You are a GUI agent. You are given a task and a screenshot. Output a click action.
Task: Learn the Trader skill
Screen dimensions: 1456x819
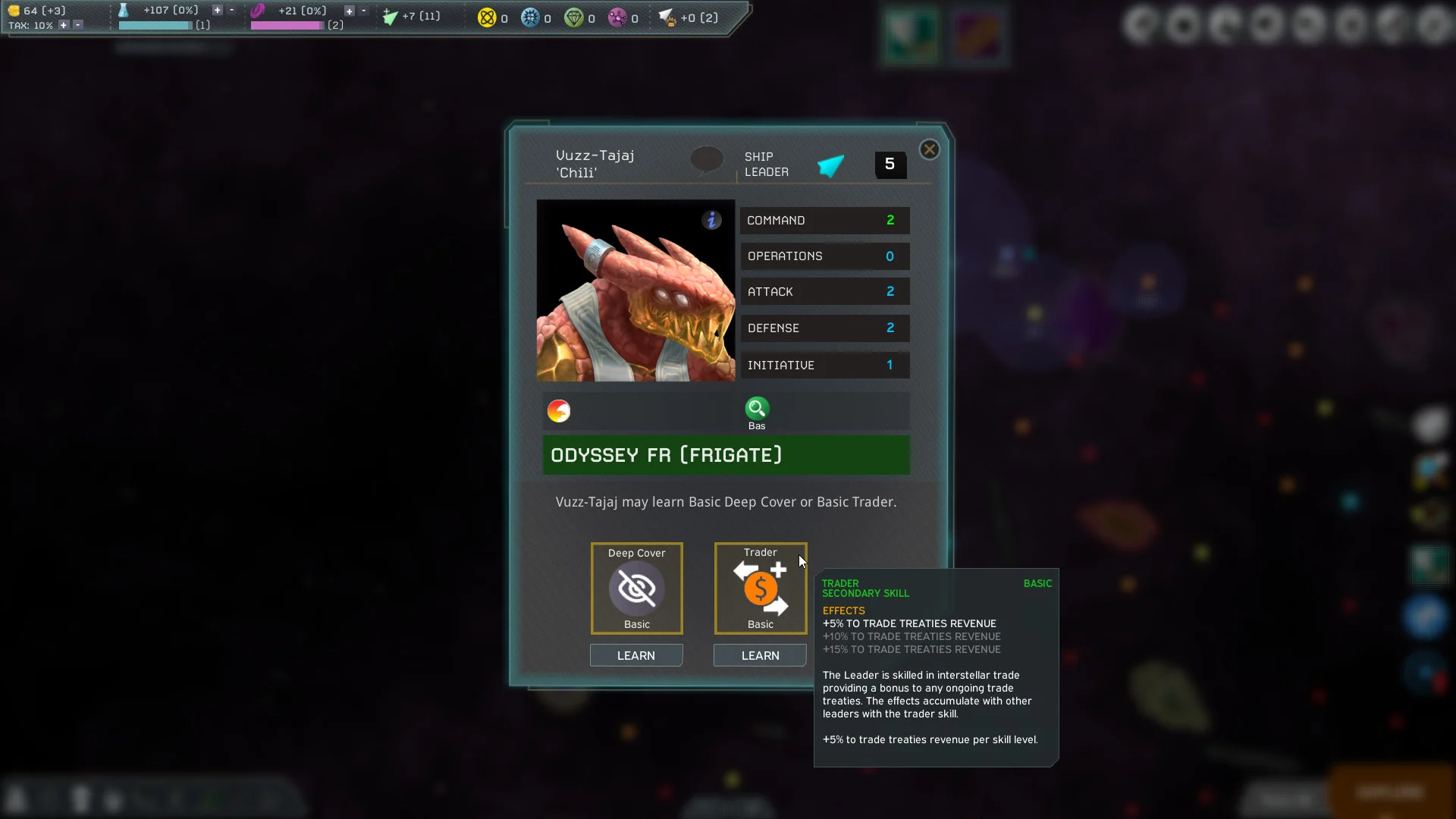tap(759, 655)
